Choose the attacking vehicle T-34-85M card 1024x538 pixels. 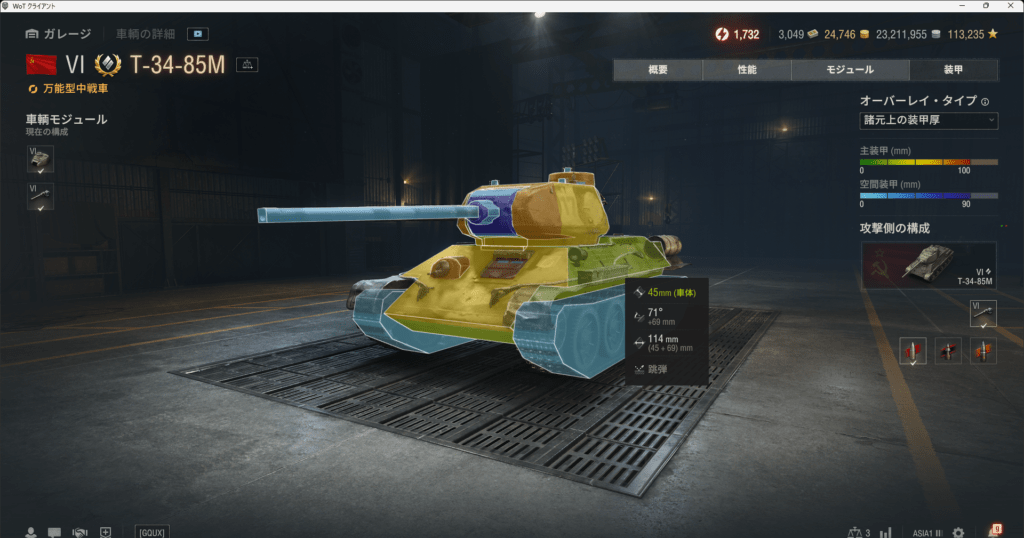pyautogui.click(x=928, y=265)
